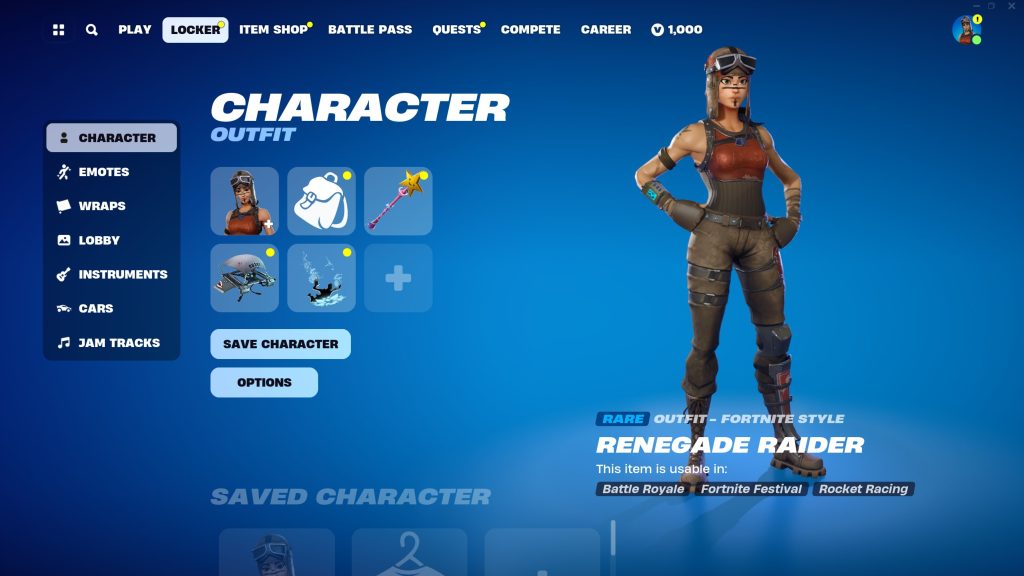The width and height of the screenshot is (1024, 576).
Task: Choose the Instruments locker category
Action: coord(123,274)
